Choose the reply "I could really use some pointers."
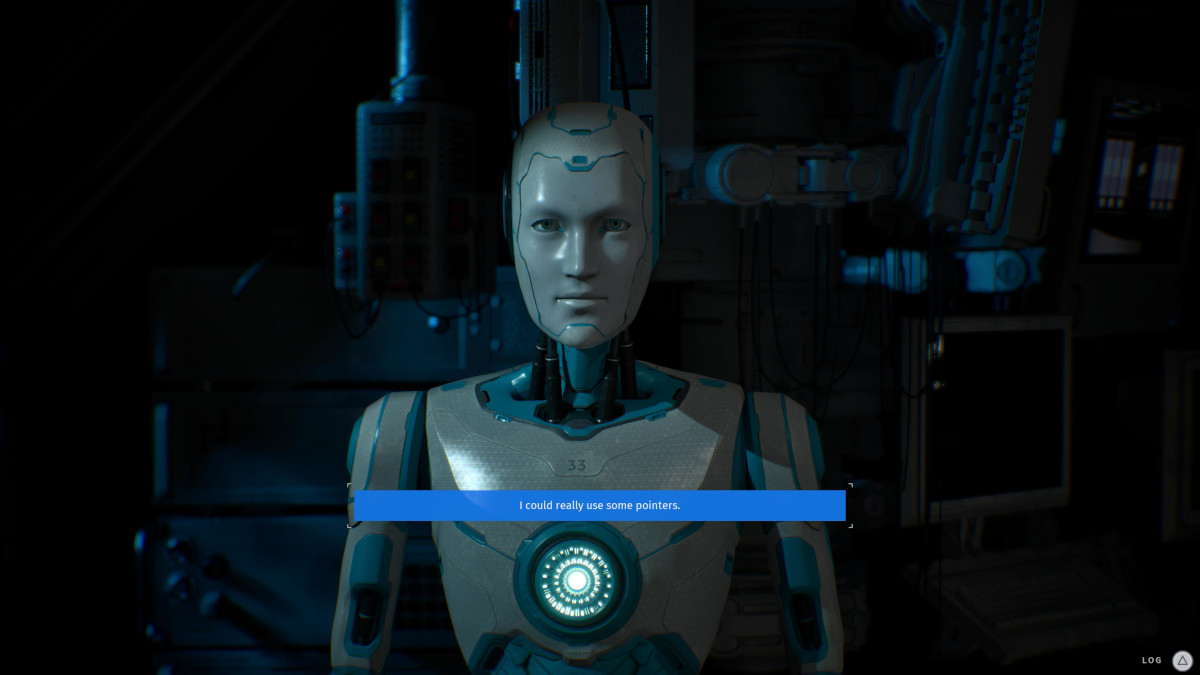This screenshot has width=1200, height=675. 599,505
